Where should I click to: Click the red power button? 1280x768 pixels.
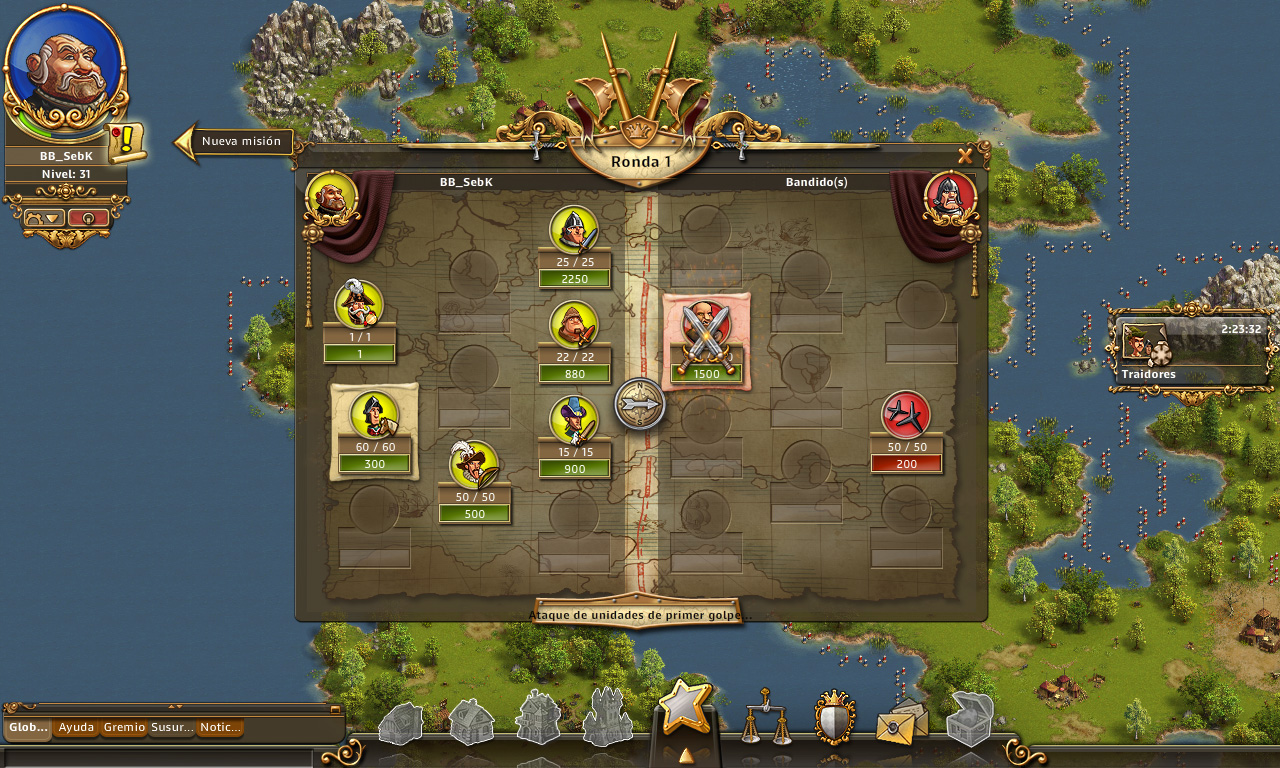coord(88,217)
